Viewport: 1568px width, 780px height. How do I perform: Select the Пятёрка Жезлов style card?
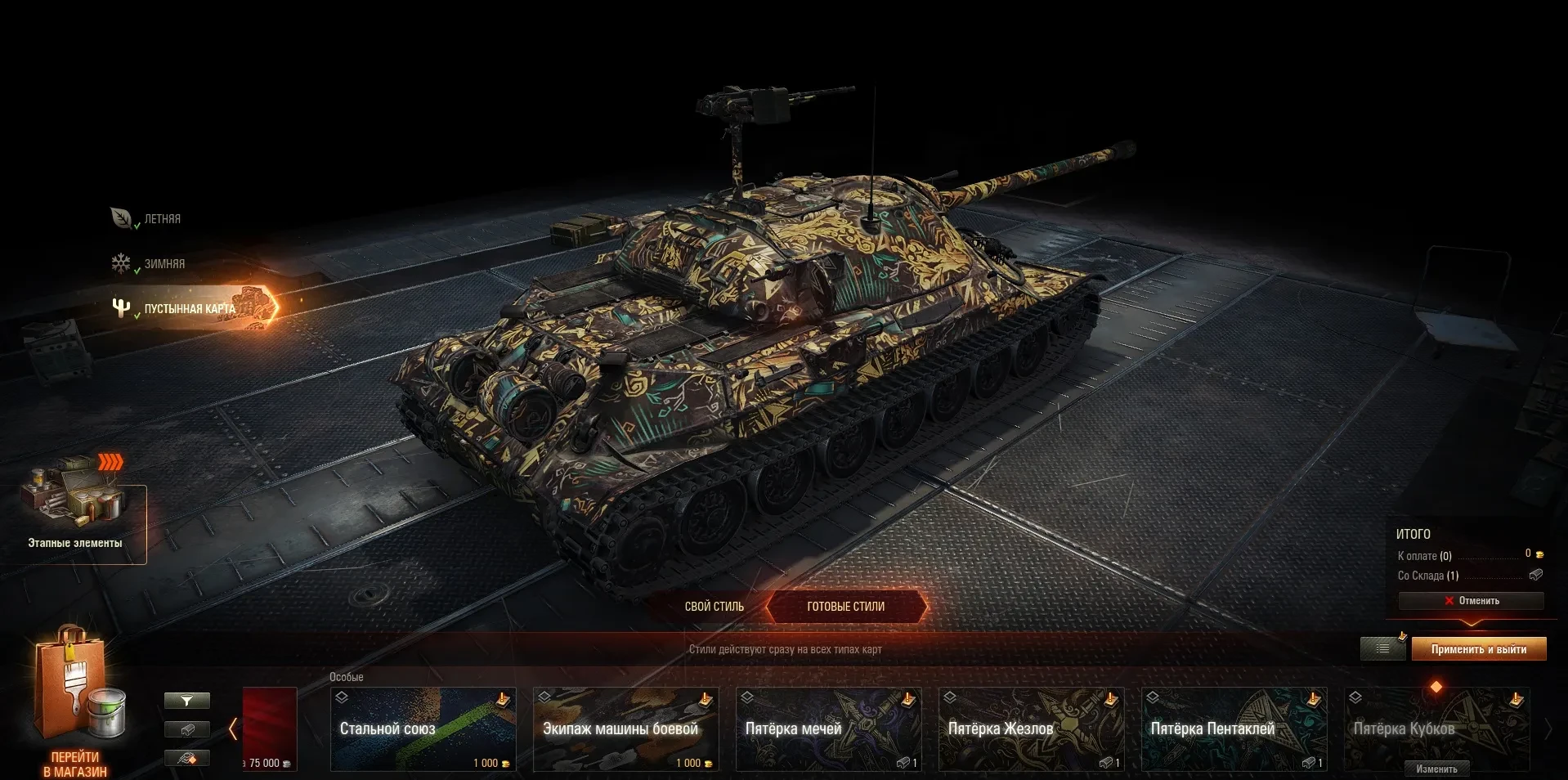(1031, 729)
